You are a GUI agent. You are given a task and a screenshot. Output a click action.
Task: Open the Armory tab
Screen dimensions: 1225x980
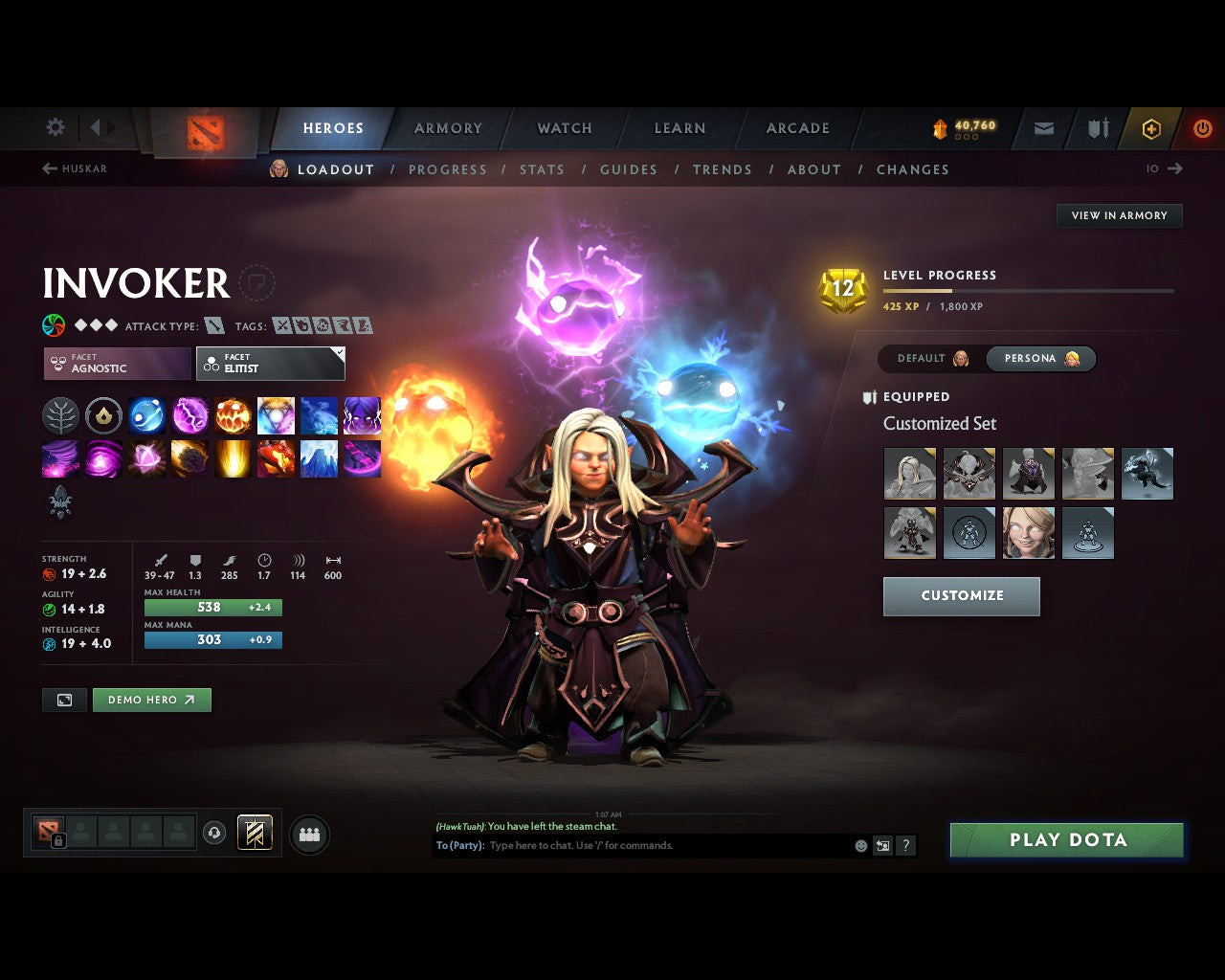(x=448, y=128)
